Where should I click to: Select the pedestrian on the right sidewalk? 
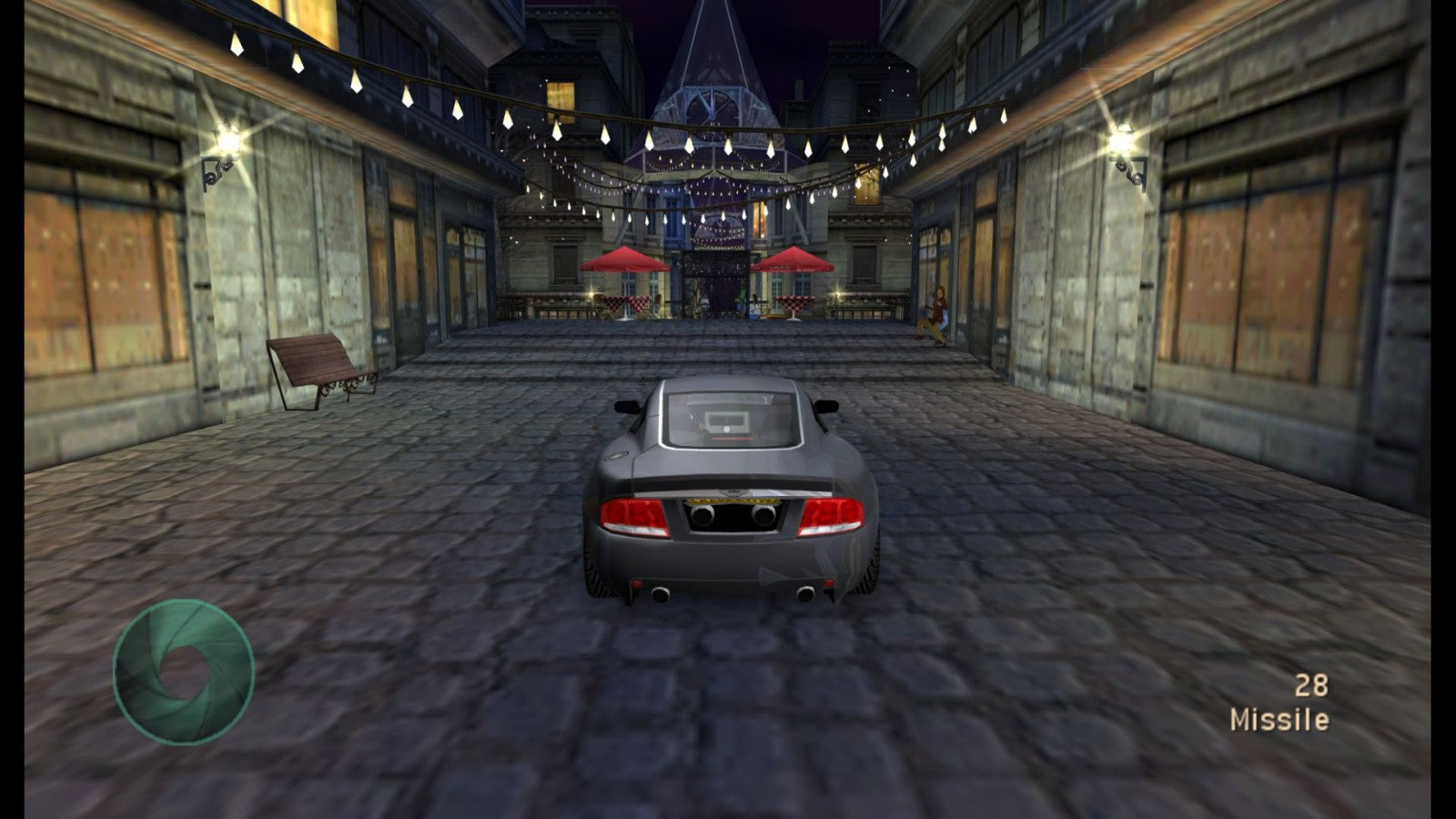click(937, 314)
